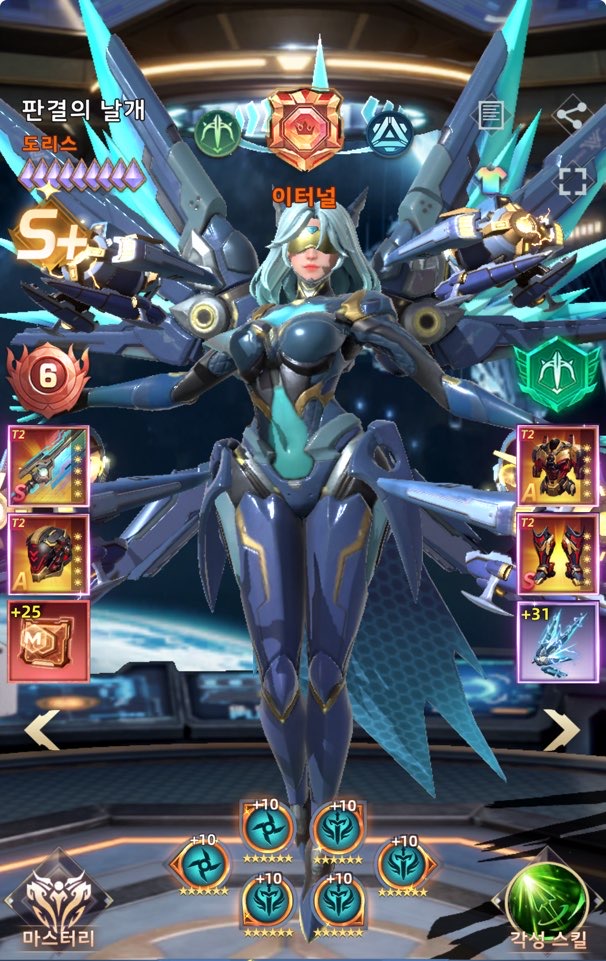Open the +31 blue wing item slot
606x961 pixels.
(557, 641)
